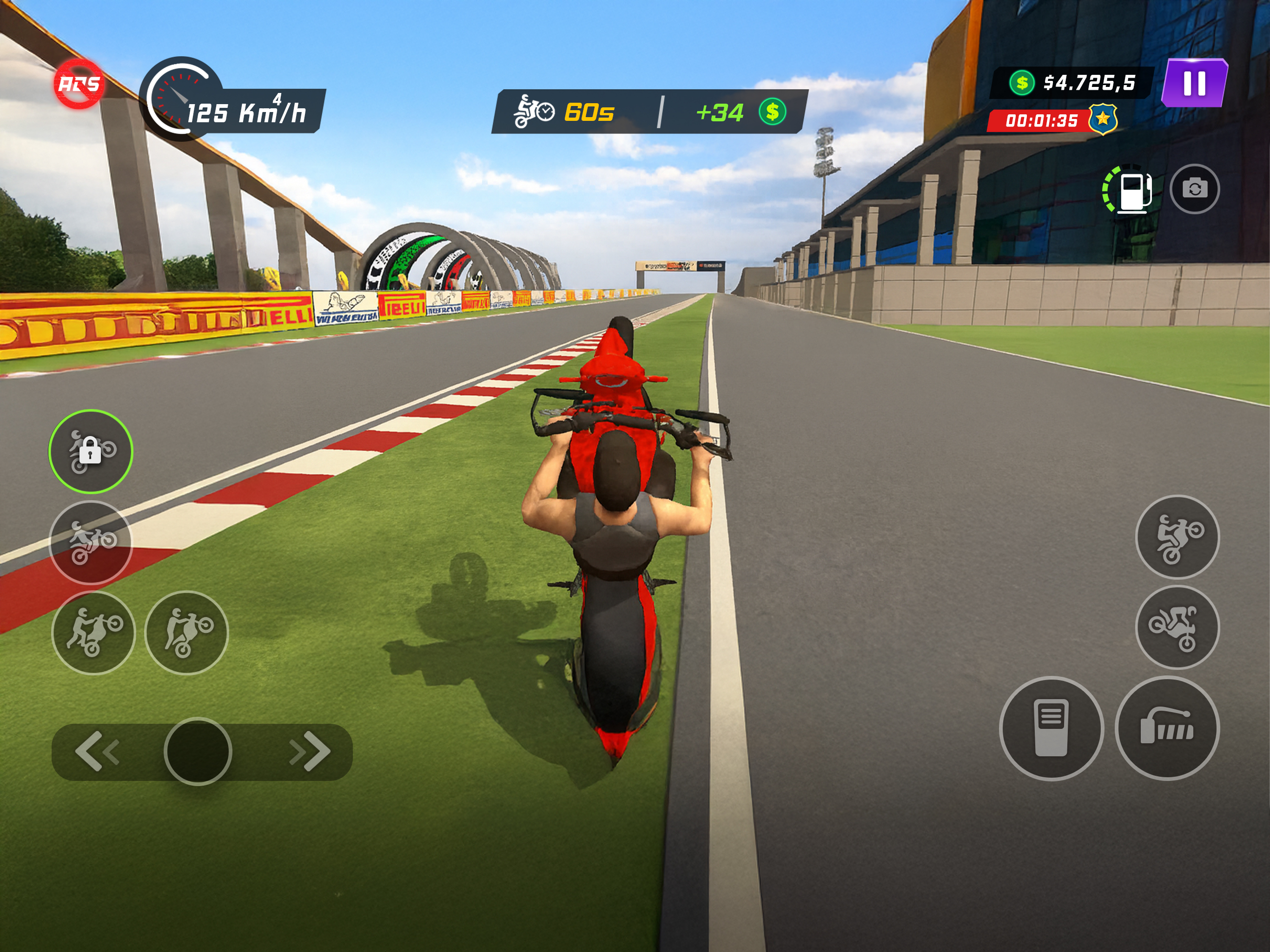Viewport: 1270px width, 952px height.
Task: Select the locked stunt button with padlock
Action: click(91, 451)
